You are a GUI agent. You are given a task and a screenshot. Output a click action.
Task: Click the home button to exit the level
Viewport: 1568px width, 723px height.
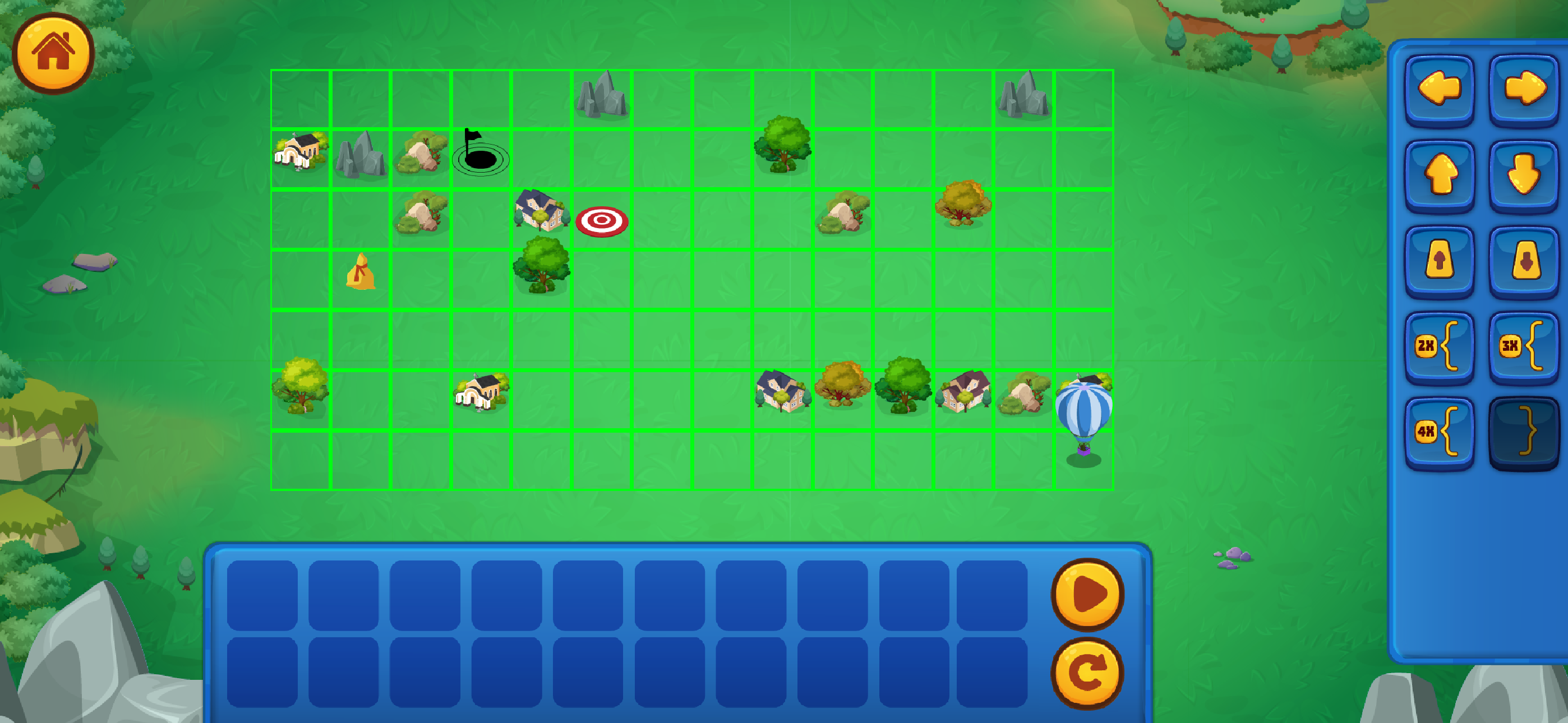pos(55,53)
